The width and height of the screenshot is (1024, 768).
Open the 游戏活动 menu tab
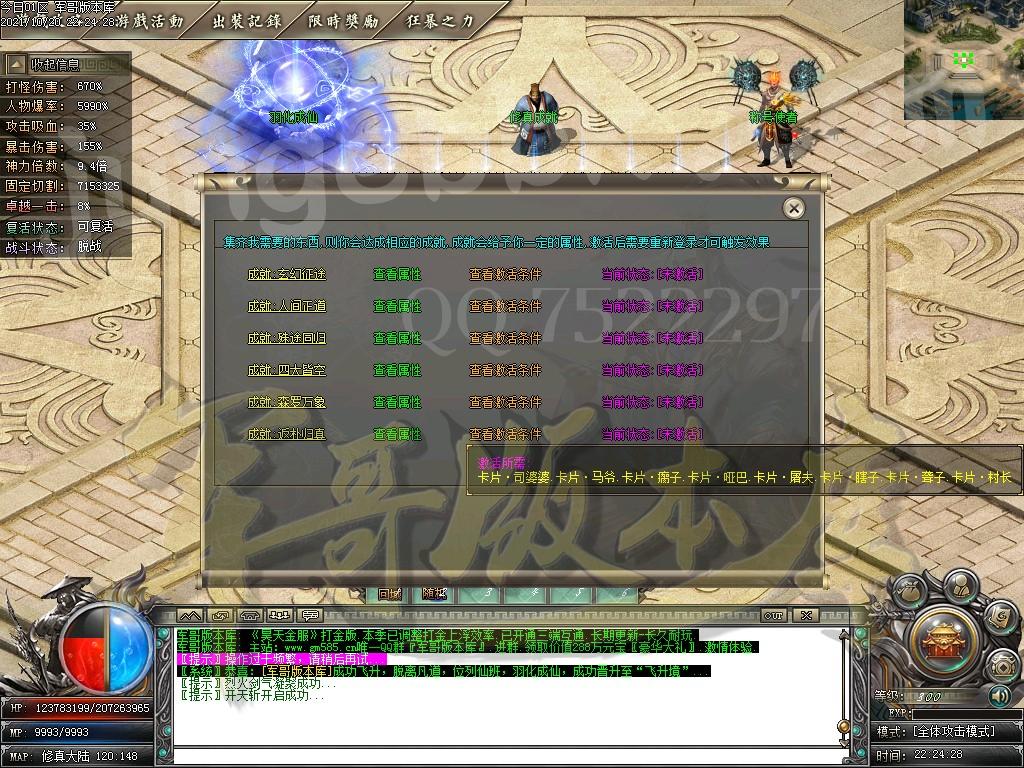150,20
